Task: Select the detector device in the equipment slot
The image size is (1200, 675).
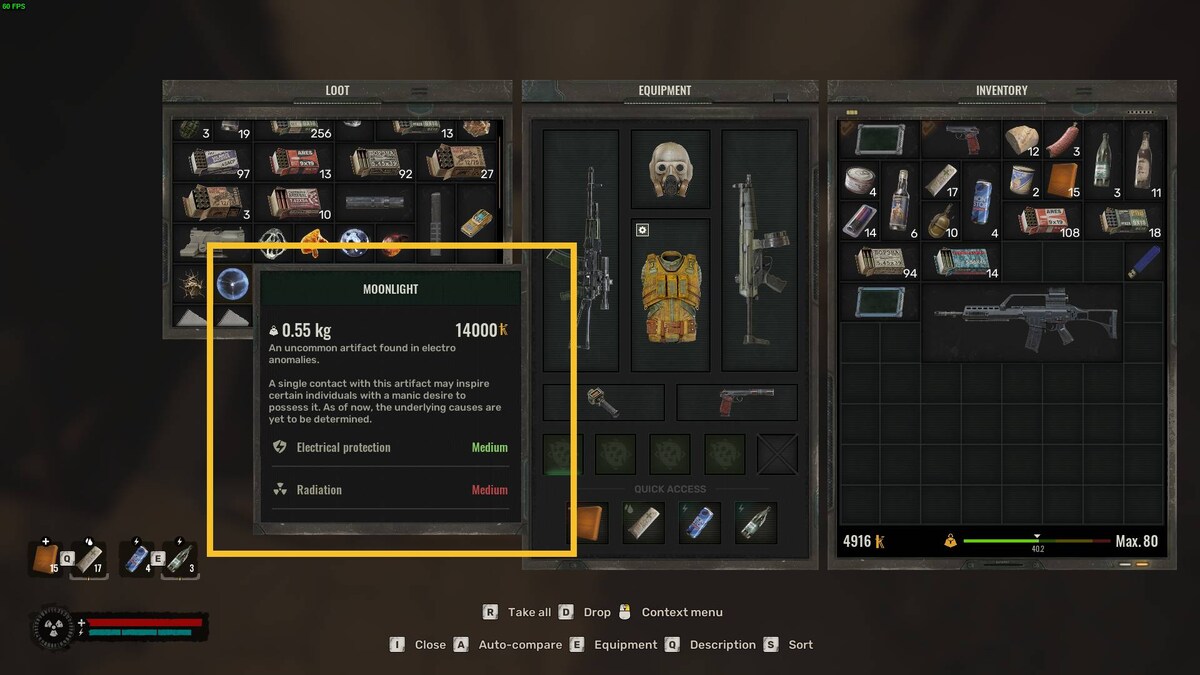Action: [x=603, y=402]
